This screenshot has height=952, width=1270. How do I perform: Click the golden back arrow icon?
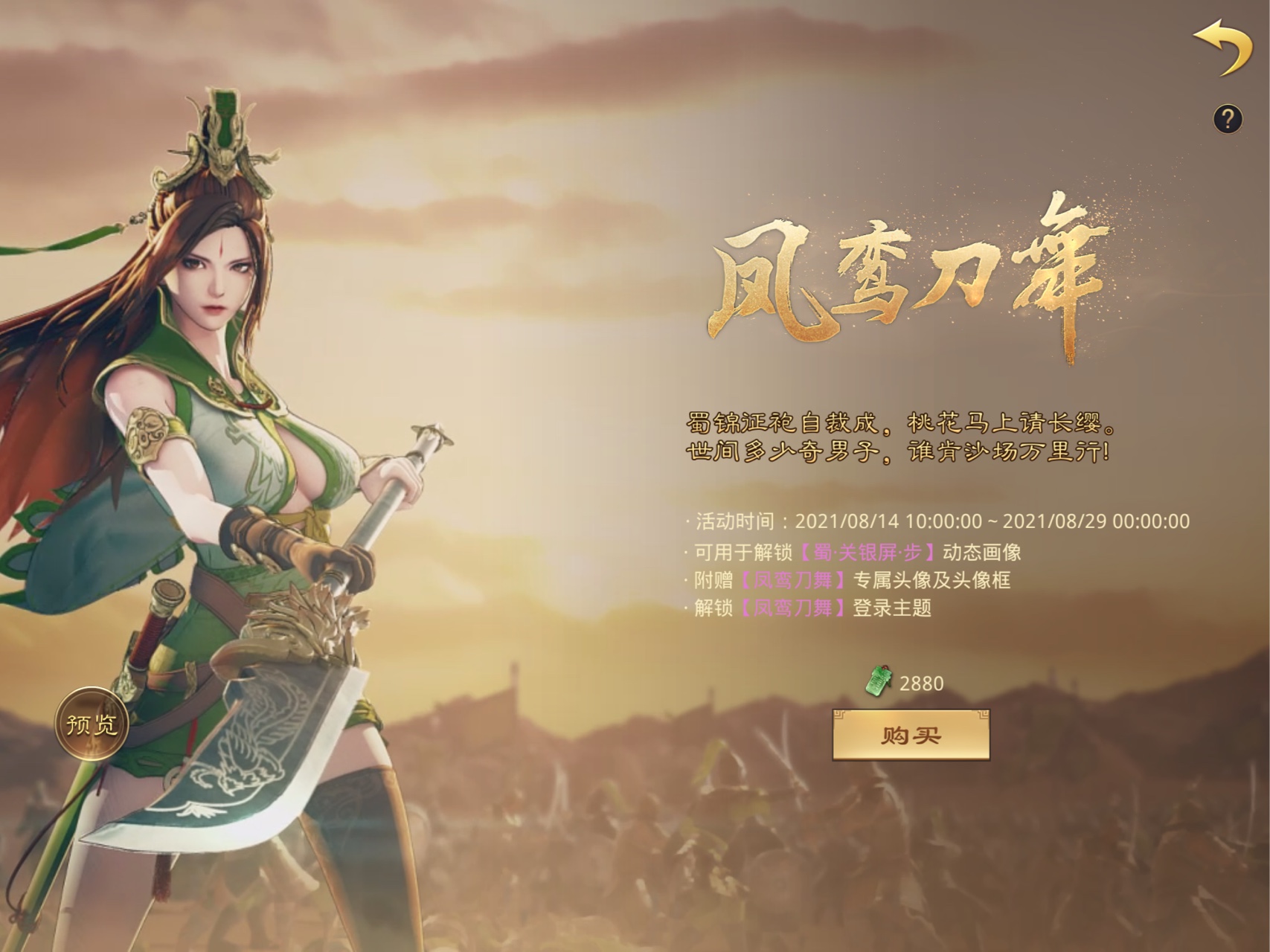point(1222,46)
